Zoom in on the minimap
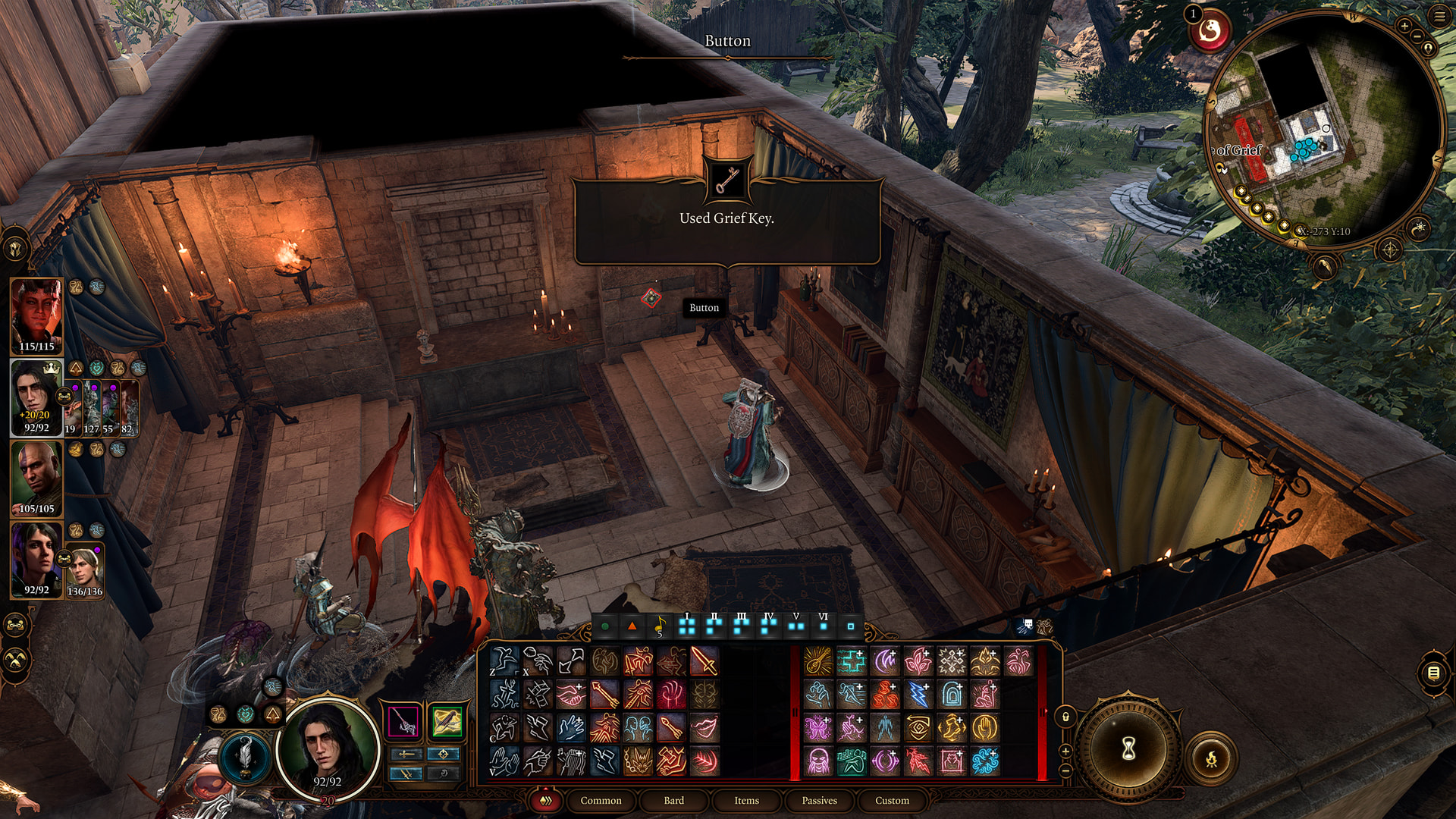The width and height of the screenshot is (1456, 819). [x=1404, y=26]
